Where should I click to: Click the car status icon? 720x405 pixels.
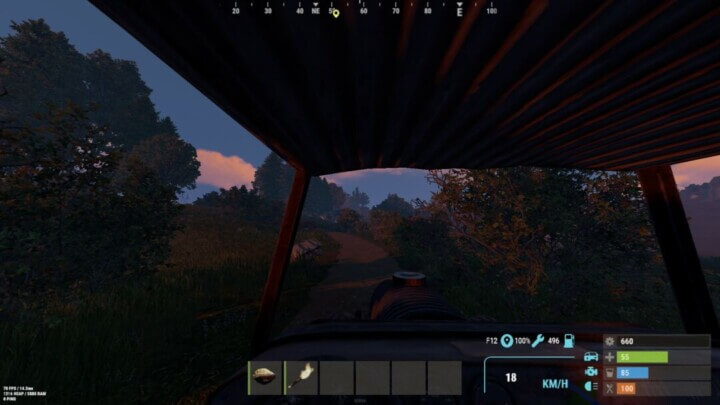click(x=591, y=356)
